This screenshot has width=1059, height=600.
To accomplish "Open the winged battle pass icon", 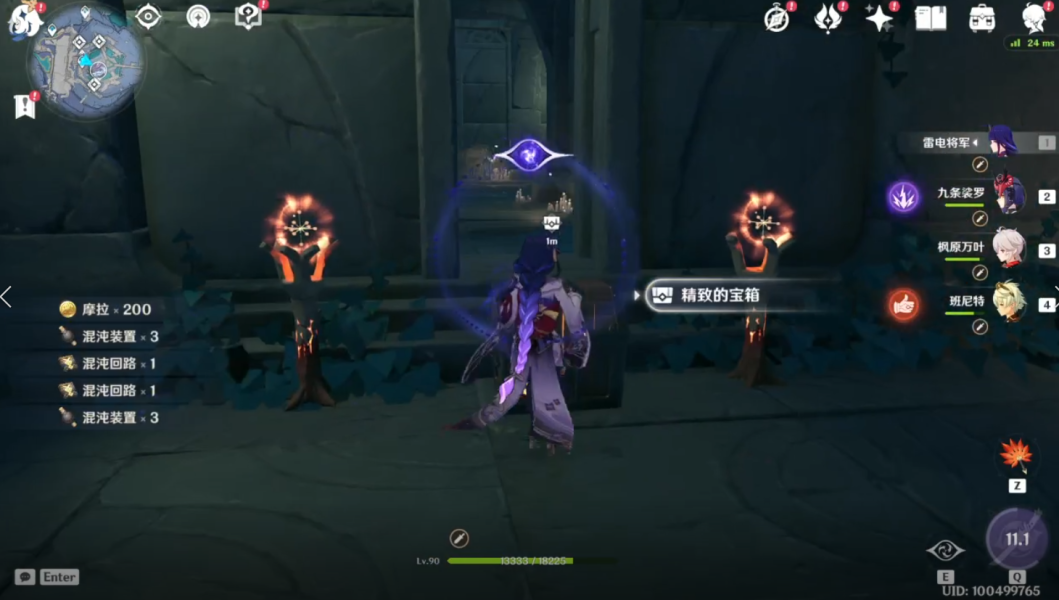I will pos(828,18).
